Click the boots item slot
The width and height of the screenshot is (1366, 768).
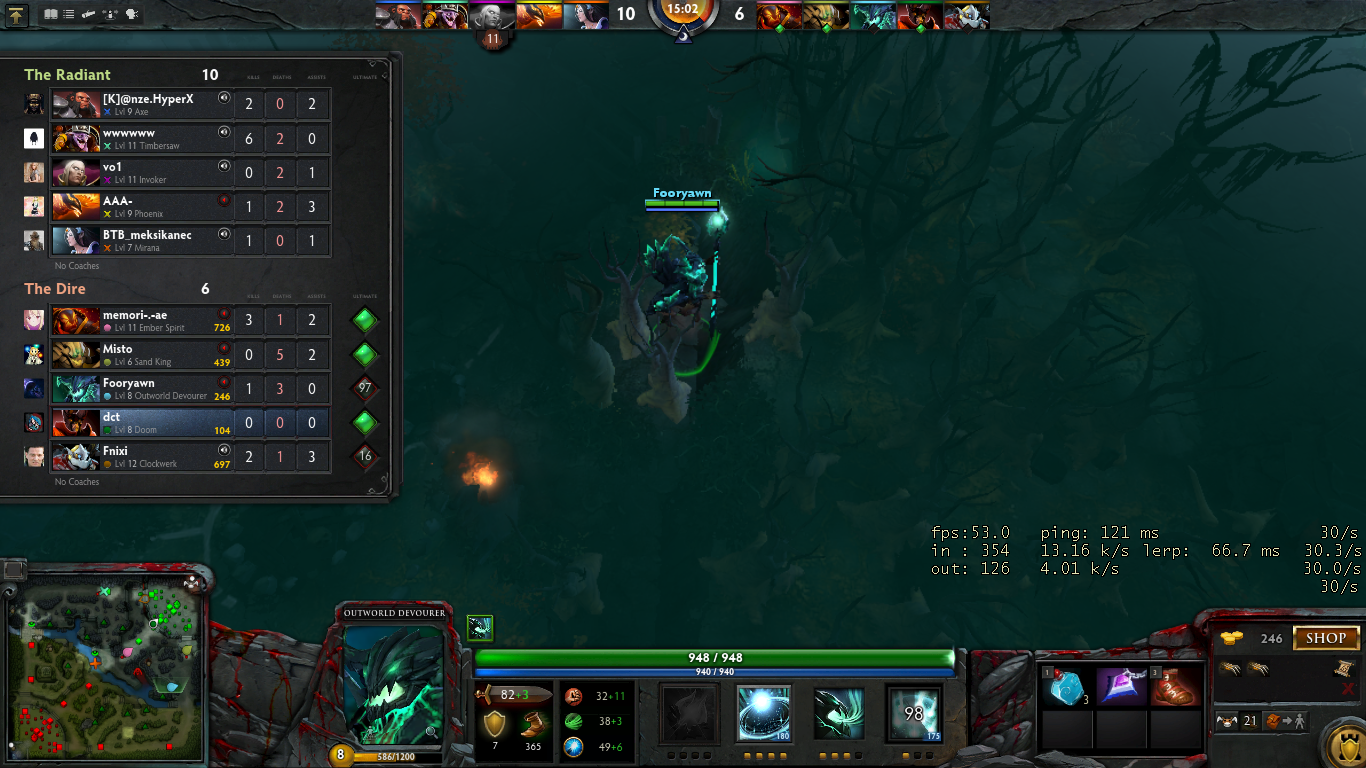1176,687
